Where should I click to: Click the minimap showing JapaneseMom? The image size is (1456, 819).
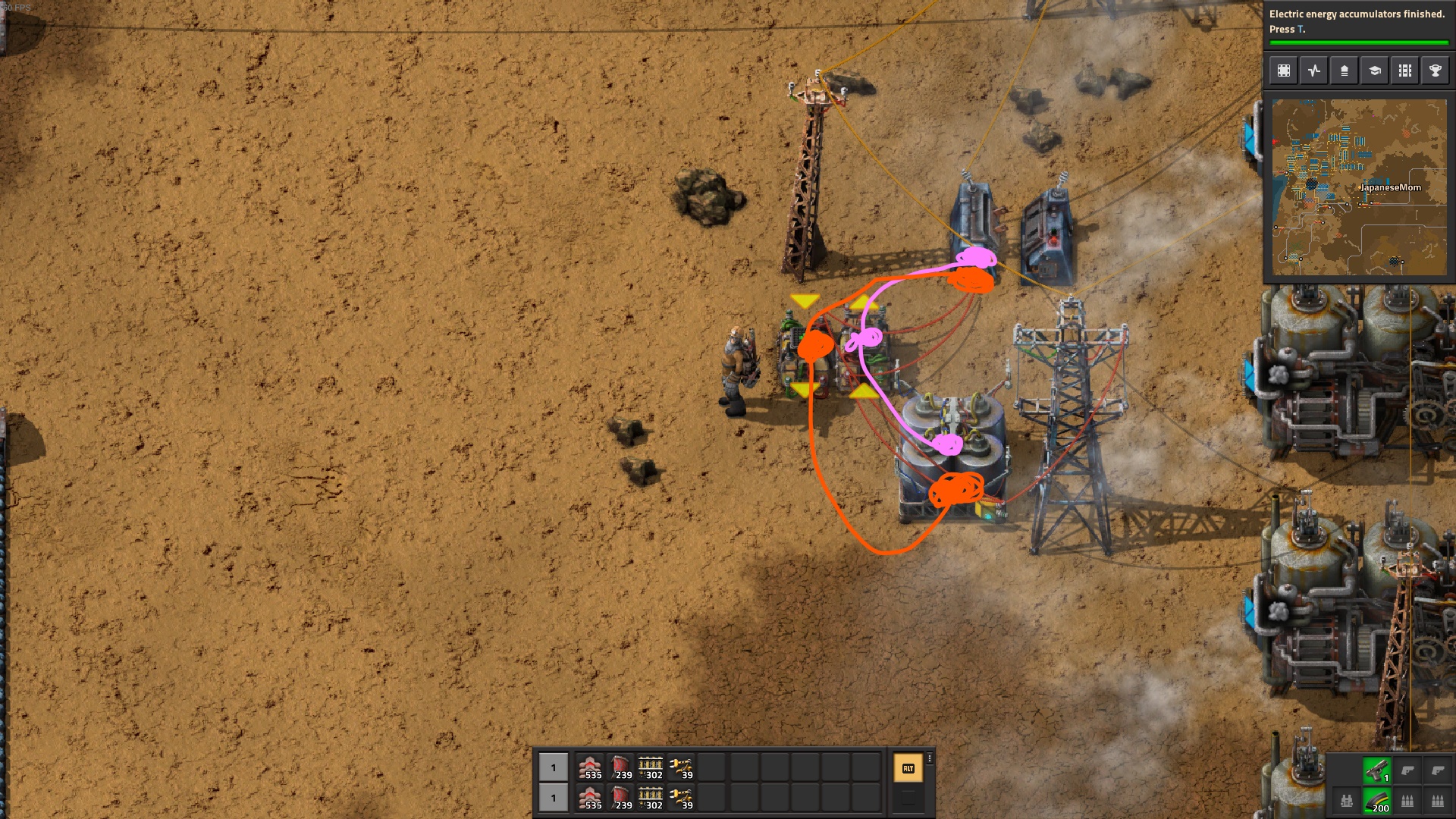1359,187
